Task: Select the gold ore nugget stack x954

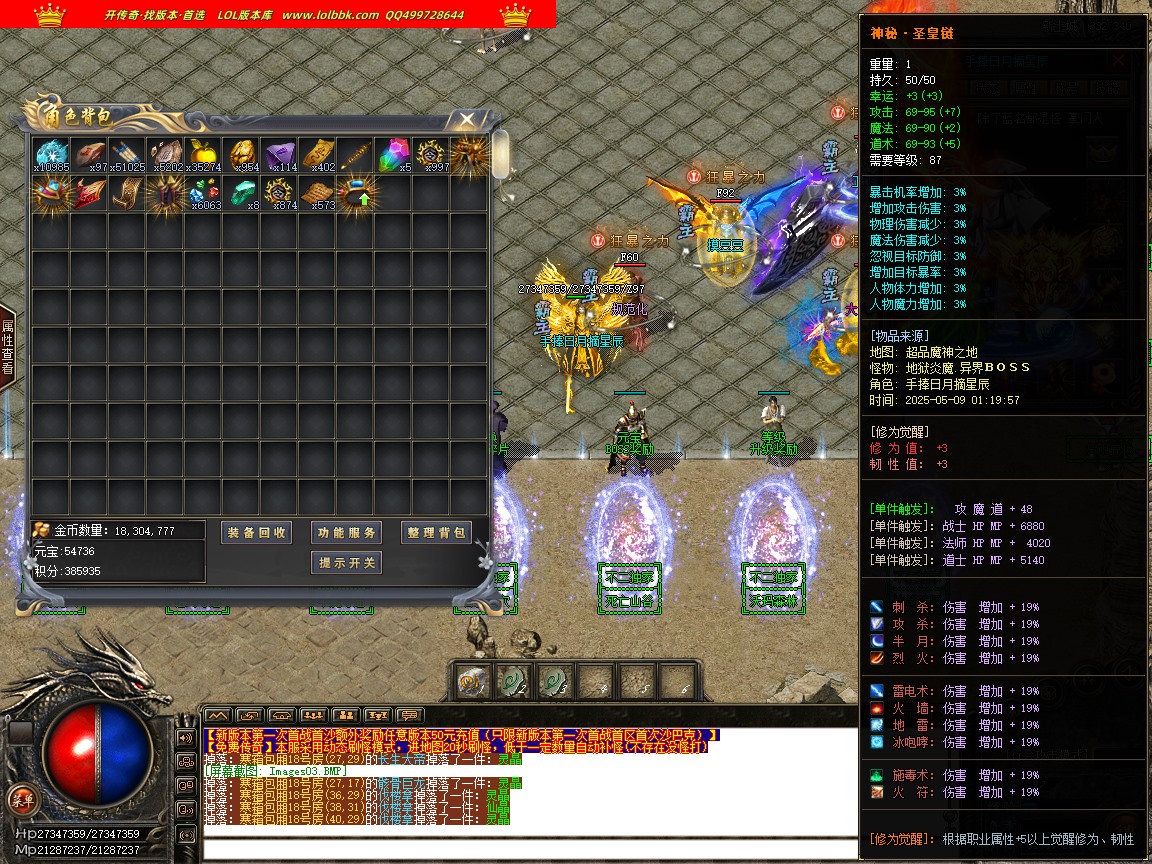Action: [x=241, y=155]
